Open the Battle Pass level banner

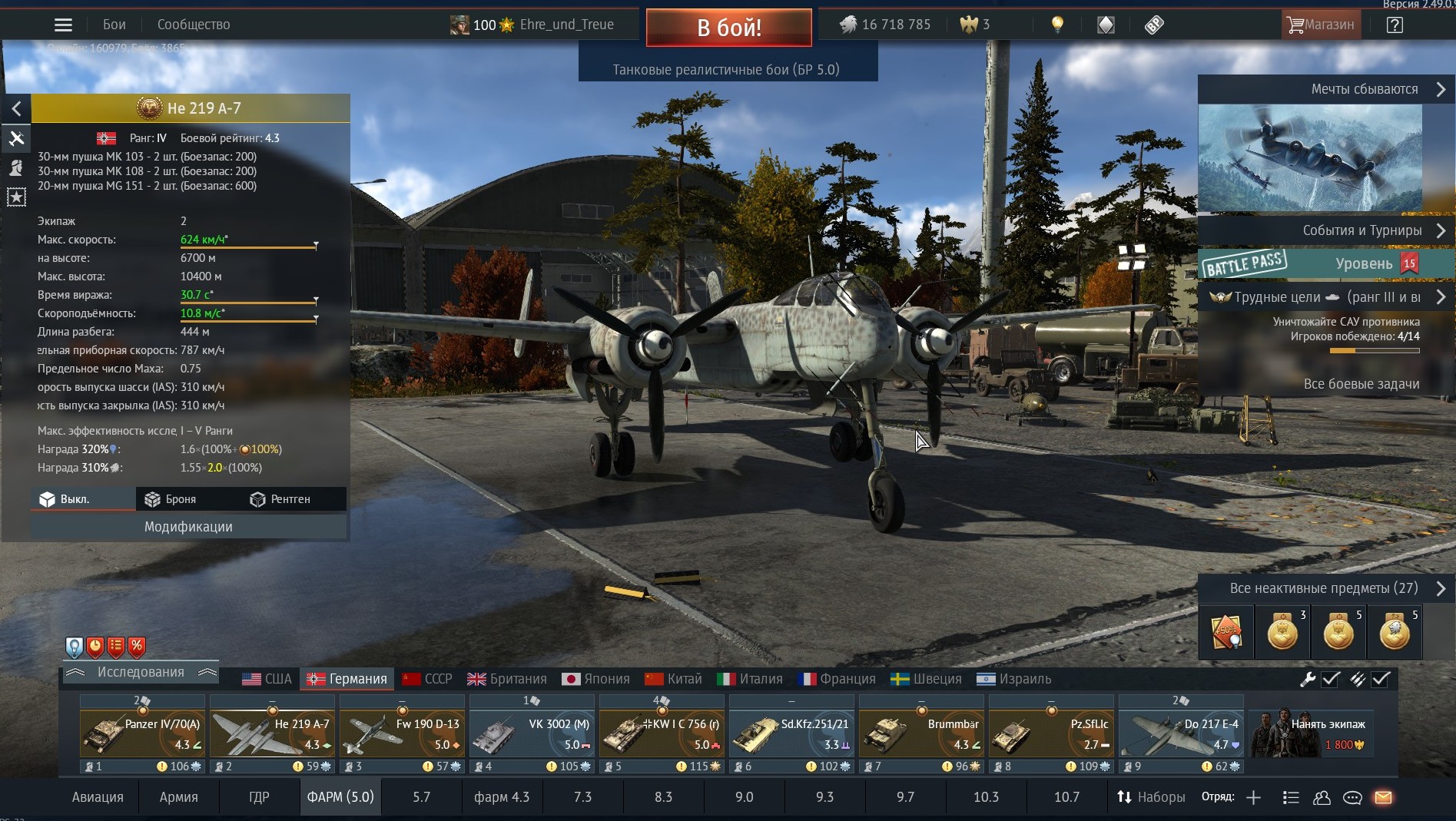(x=1326, y=263)
